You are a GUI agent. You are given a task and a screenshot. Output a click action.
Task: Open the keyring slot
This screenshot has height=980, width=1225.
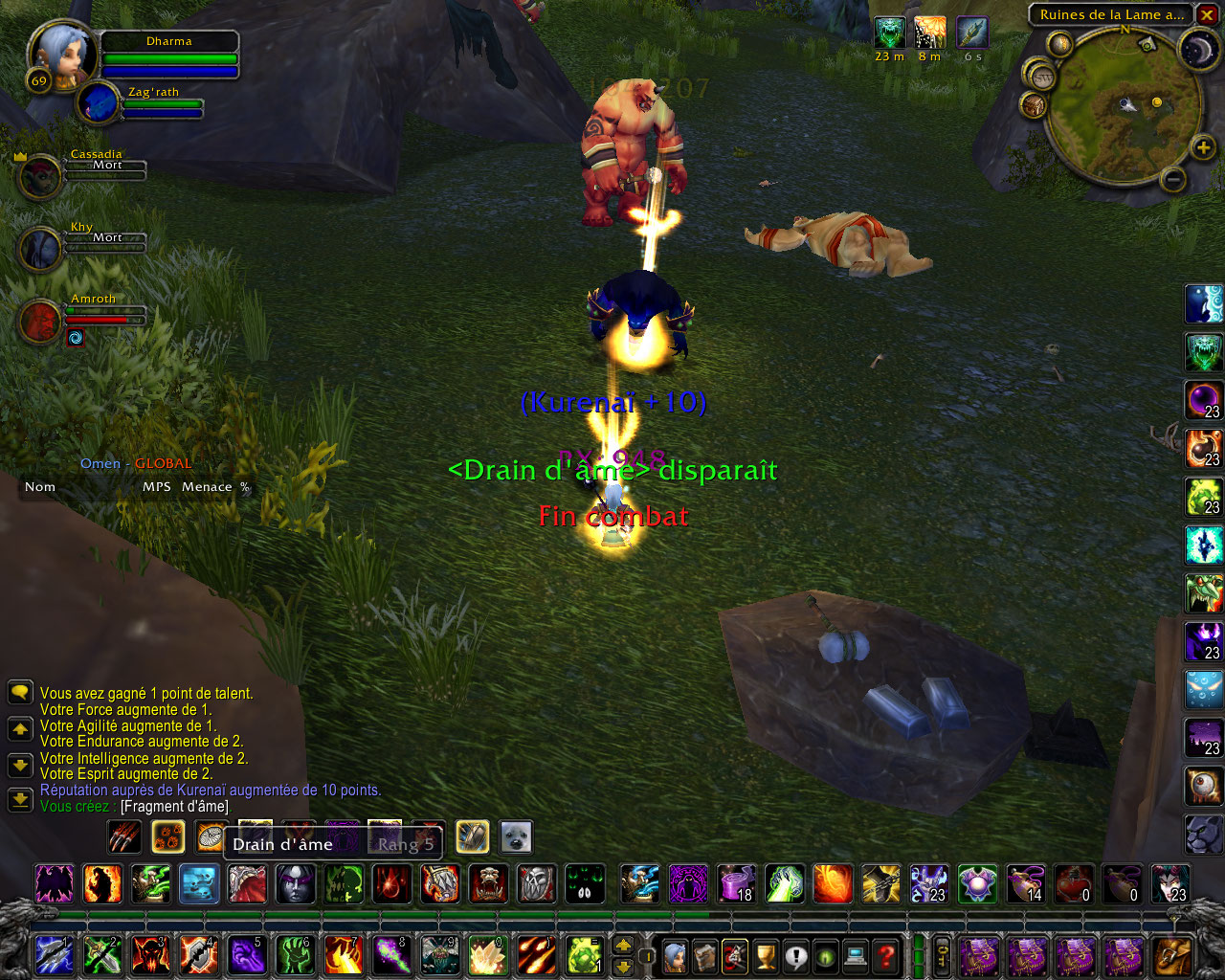(943, 956)
